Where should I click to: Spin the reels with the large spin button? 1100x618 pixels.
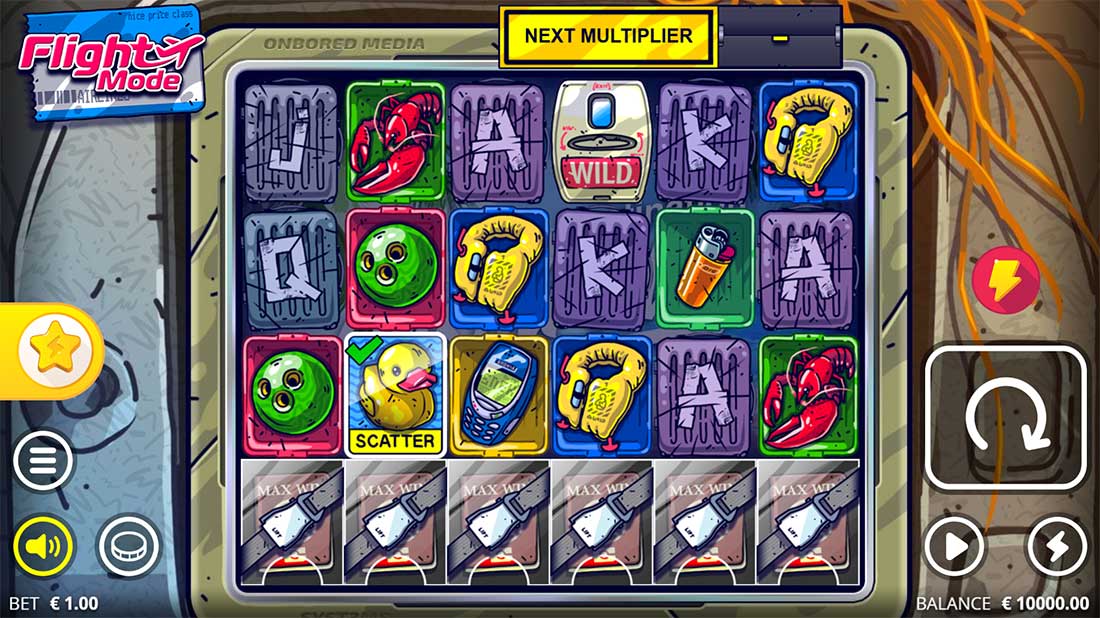(x=1005, y=418)
